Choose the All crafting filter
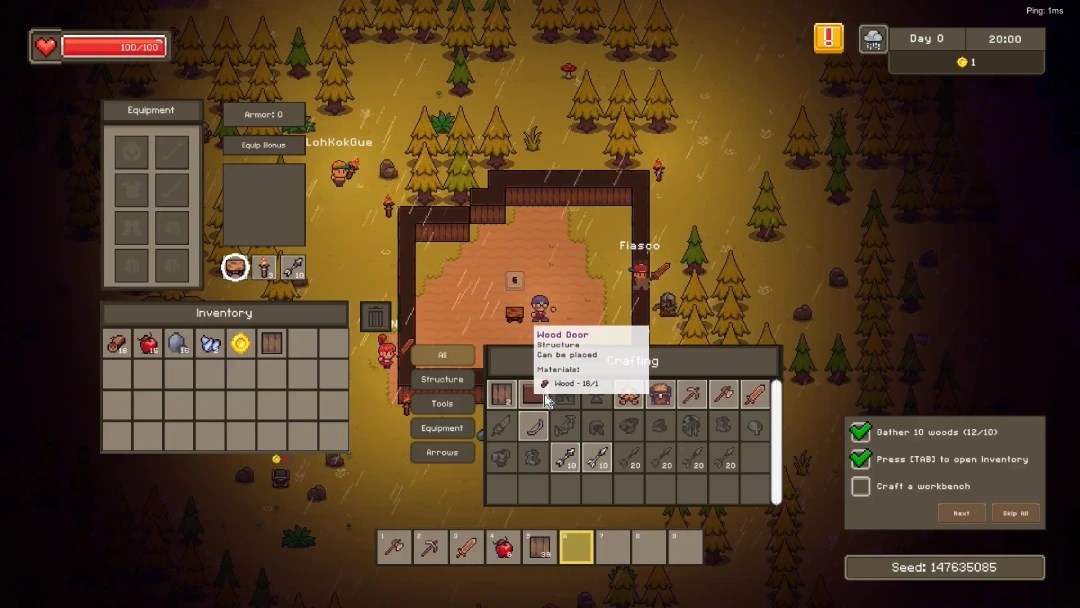1080x608 pixels. 442,355
